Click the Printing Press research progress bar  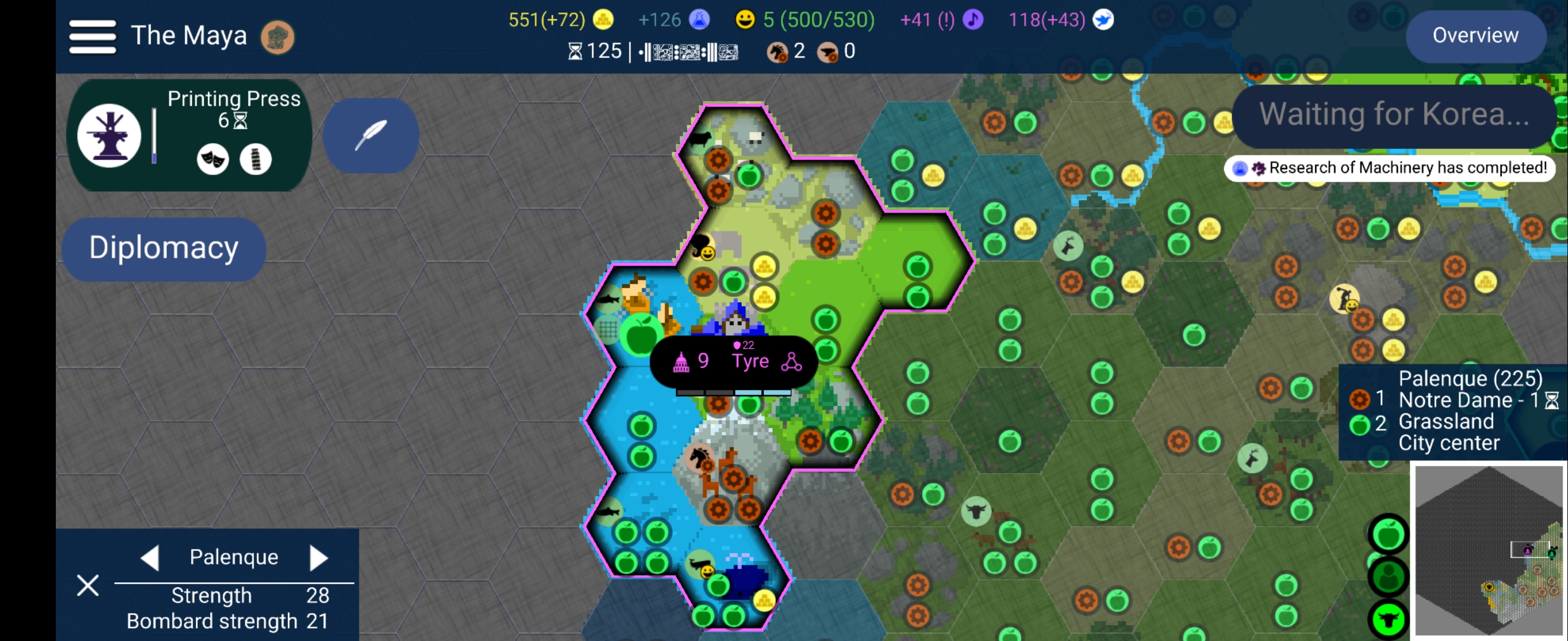tap(156, 135)
